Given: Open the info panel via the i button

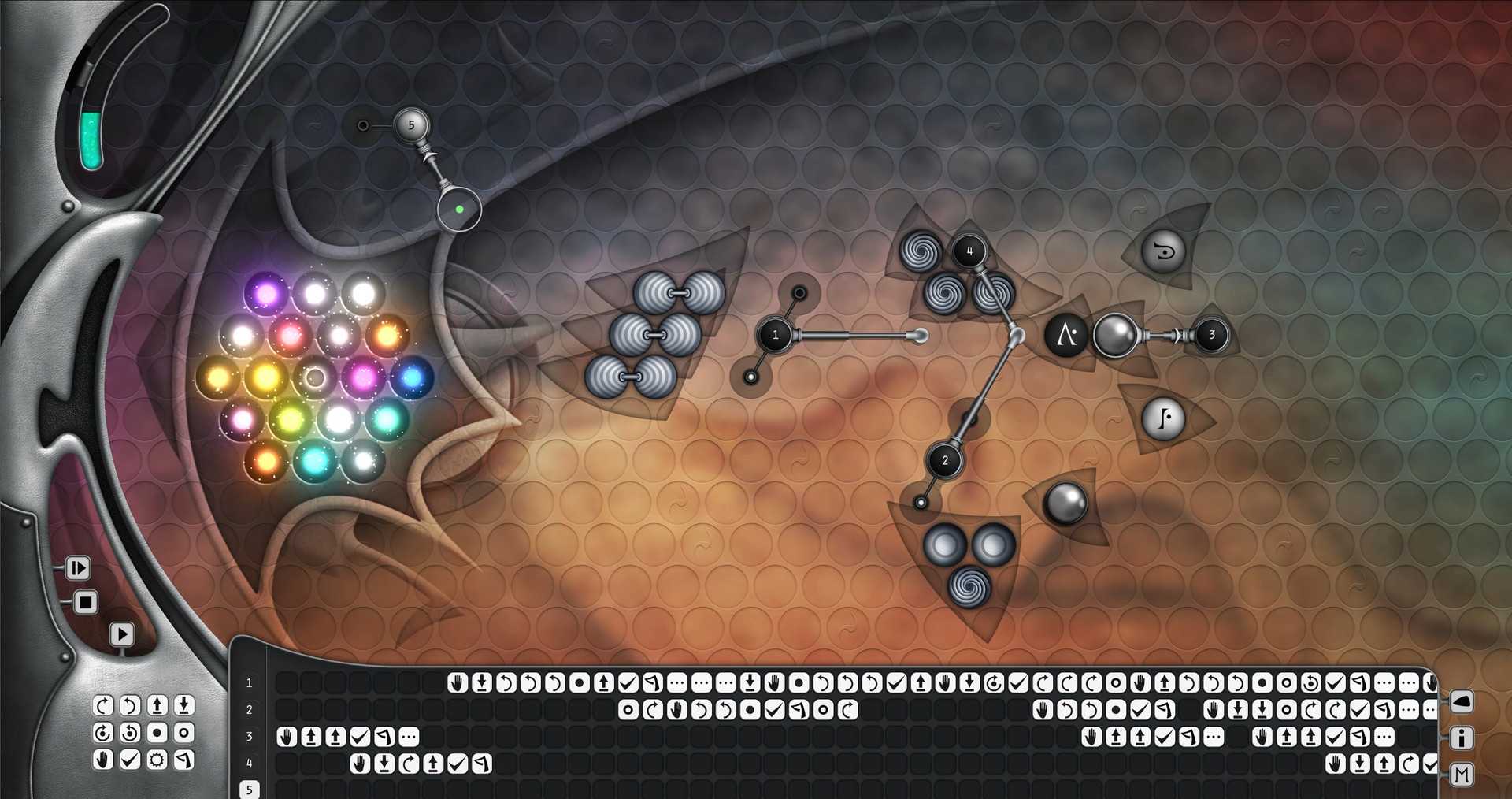Looking at the screenshot, I should pos(1462,738).
